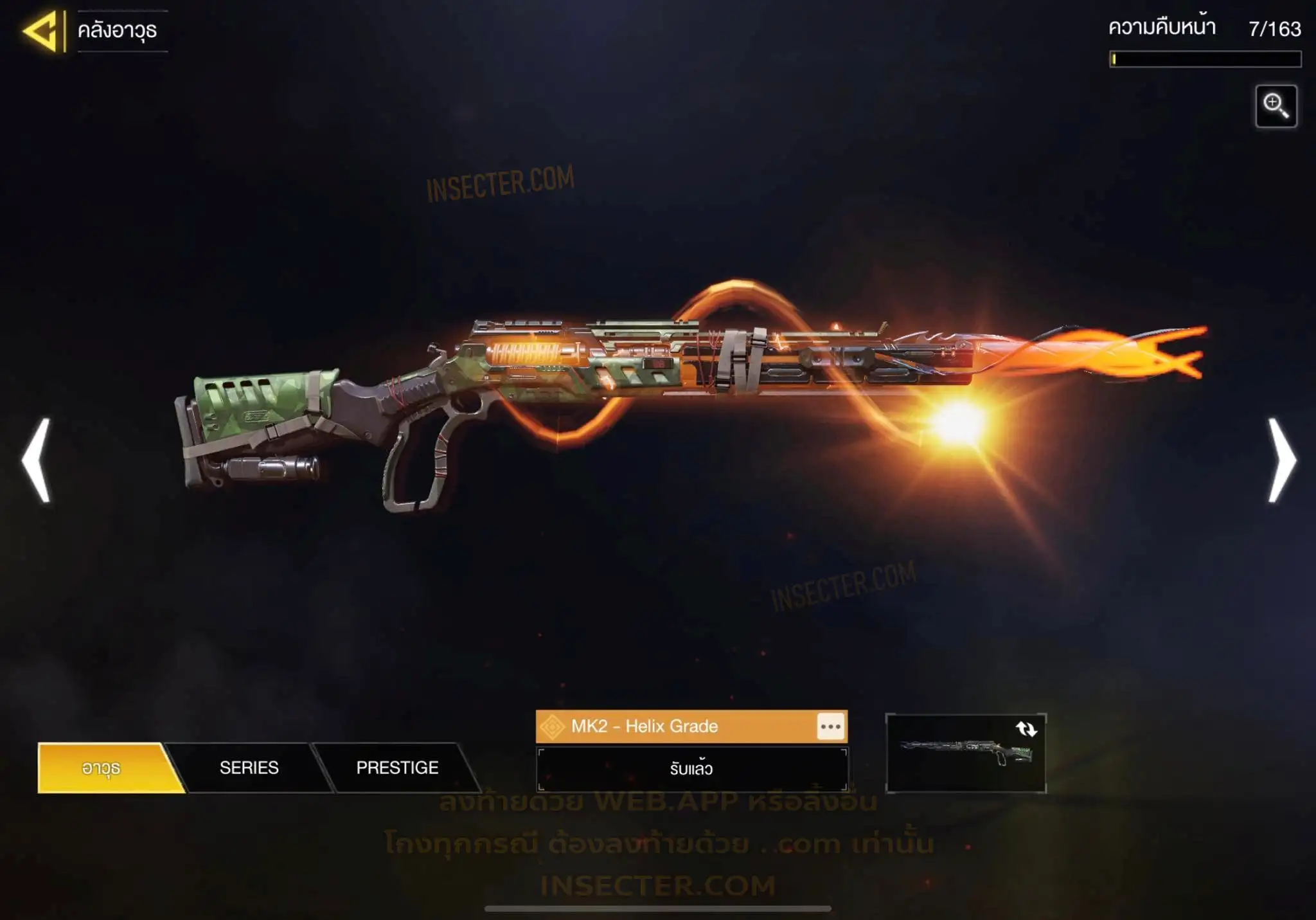Open the three-dot options for MK2 Helix Grade
This screenshot has width=1316, height=920.
pyautogui.click(x=830, y=726)
